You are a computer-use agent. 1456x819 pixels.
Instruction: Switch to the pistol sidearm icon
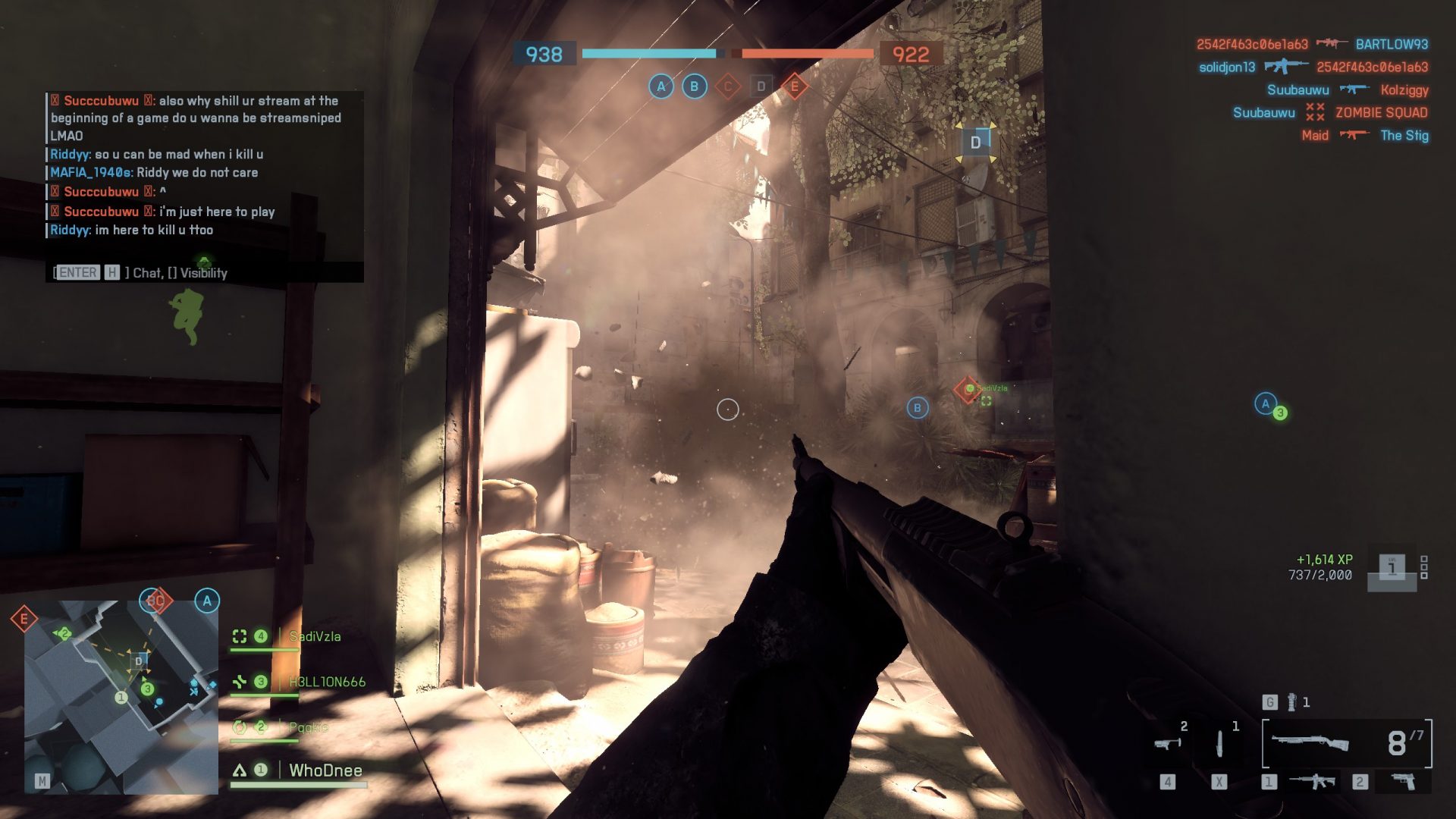click(1403, 781)
